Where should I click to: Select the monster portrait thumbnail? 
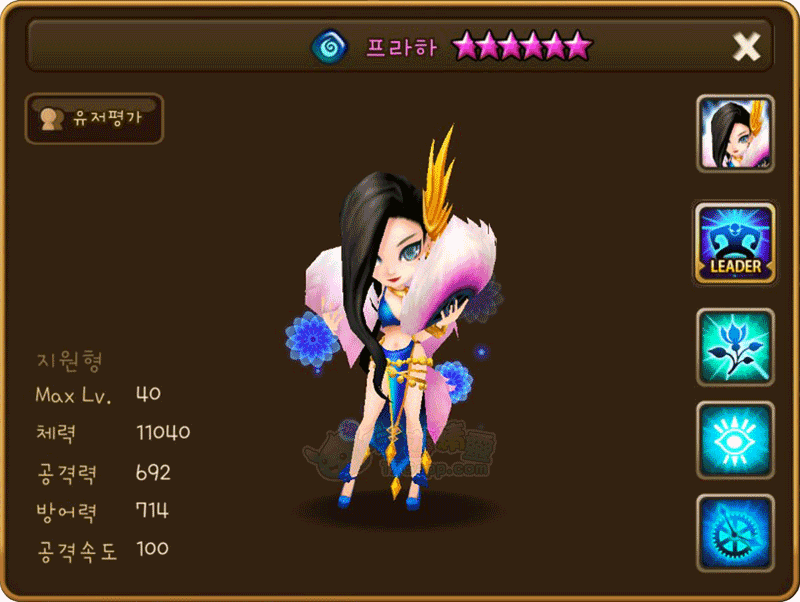click(x=735, y=136)
